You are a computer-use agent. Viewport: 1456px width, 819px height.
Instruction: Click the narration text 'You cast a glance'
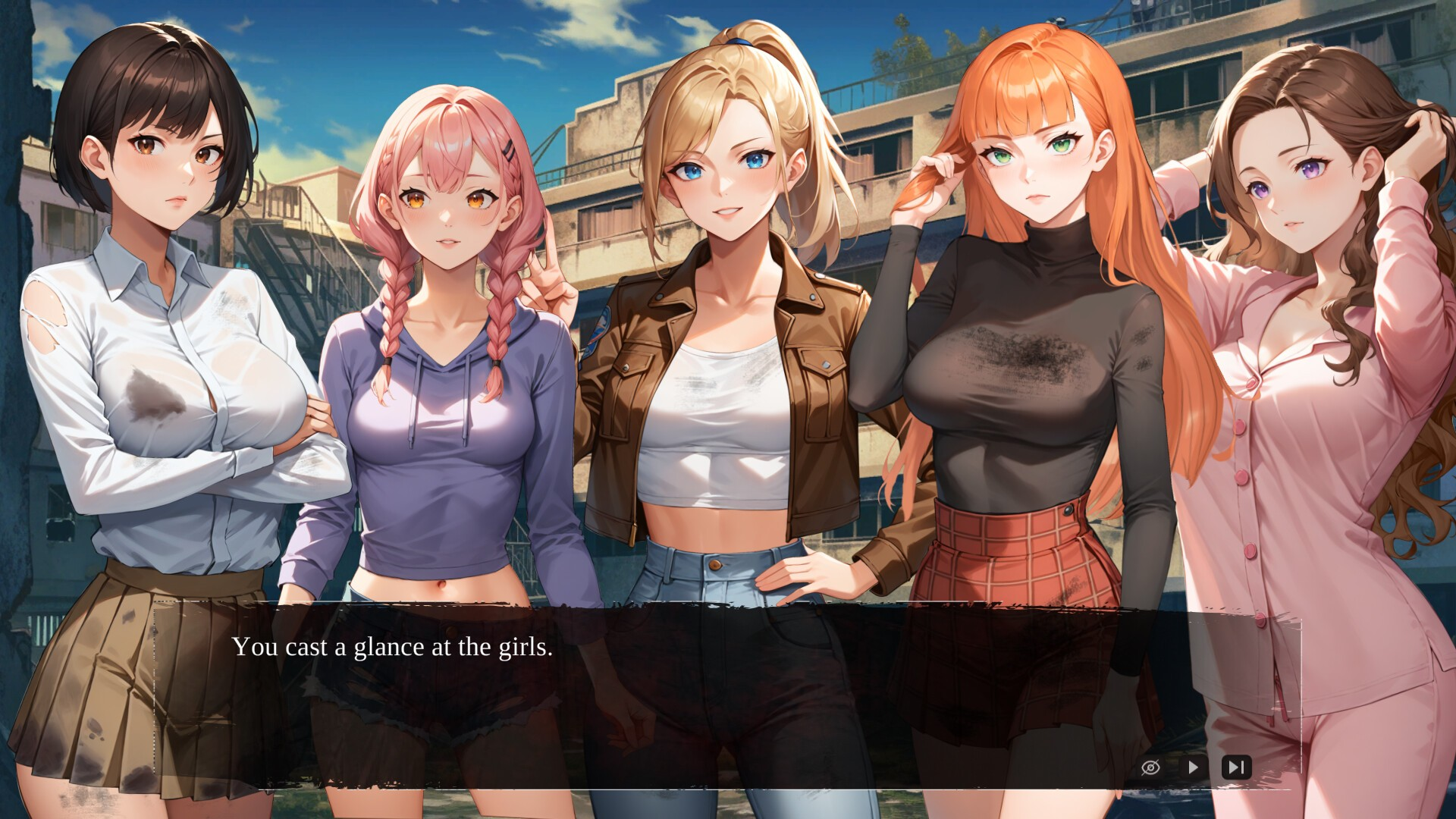click(394, 647)
